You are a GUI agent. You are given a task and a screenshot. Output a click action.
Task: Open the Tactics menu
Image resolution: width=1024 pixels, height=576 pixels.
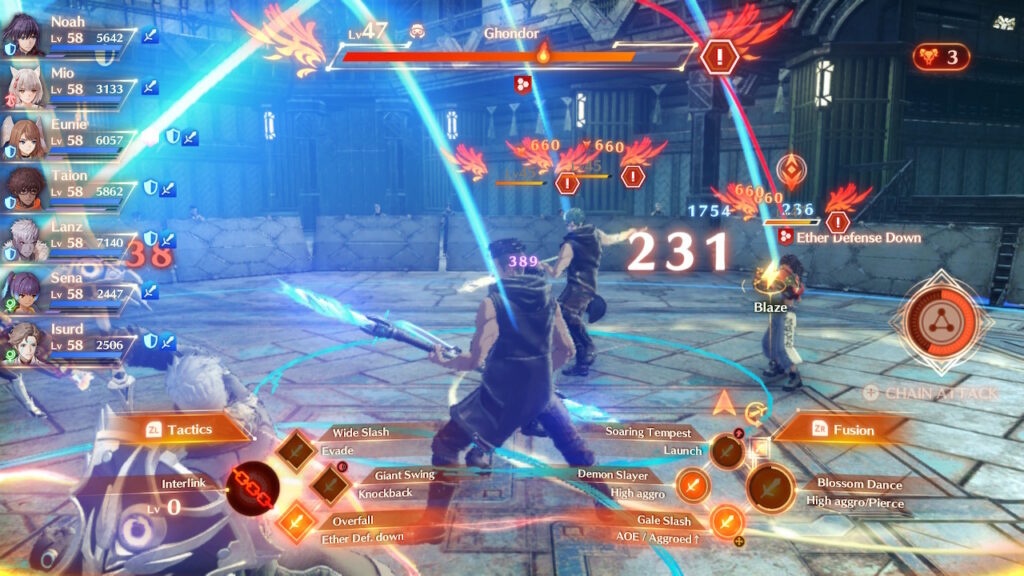pyautogui.click(x=179, y=429)
